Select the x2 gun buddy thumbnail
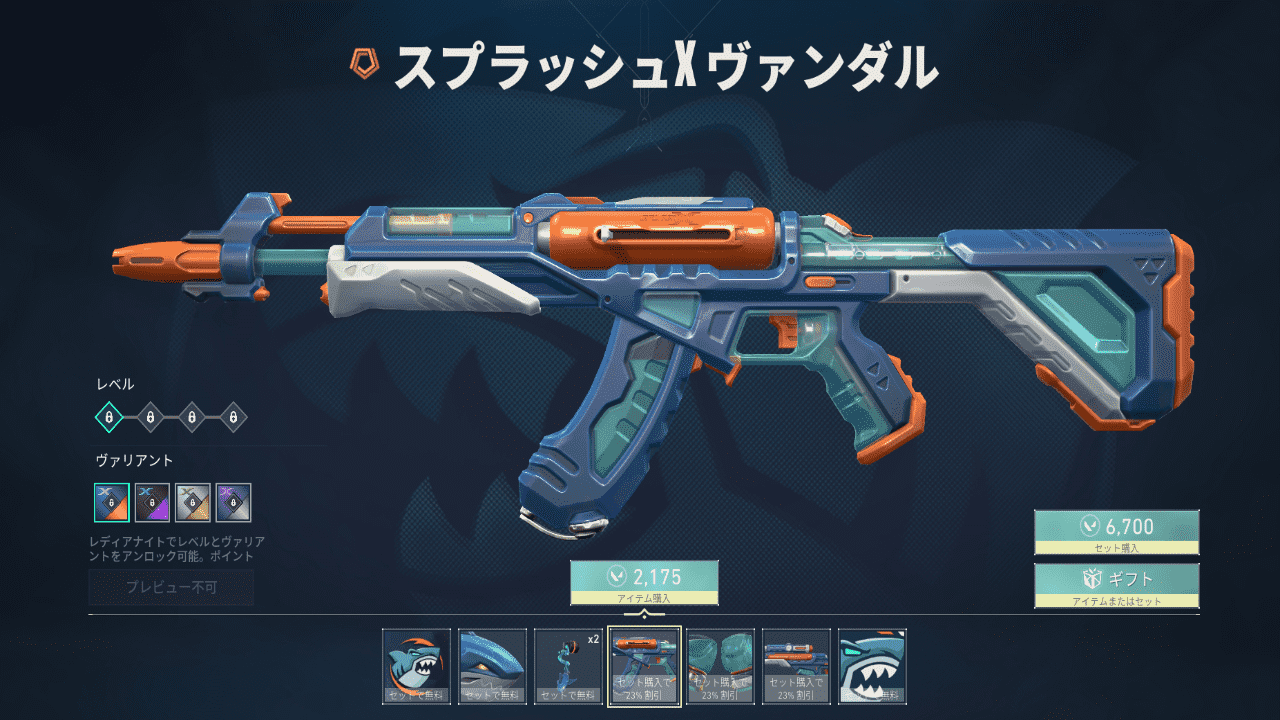The width and height of the screenshot is (1280, 720). coord(568,666)
